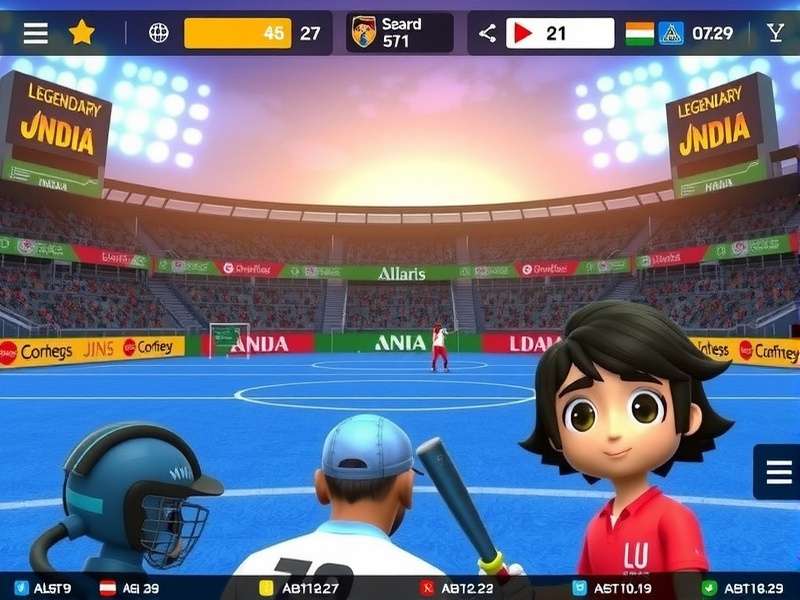Select the AEI 39 bottom bar entry
The width and height of the screenshot is (800, 600).
132,588
